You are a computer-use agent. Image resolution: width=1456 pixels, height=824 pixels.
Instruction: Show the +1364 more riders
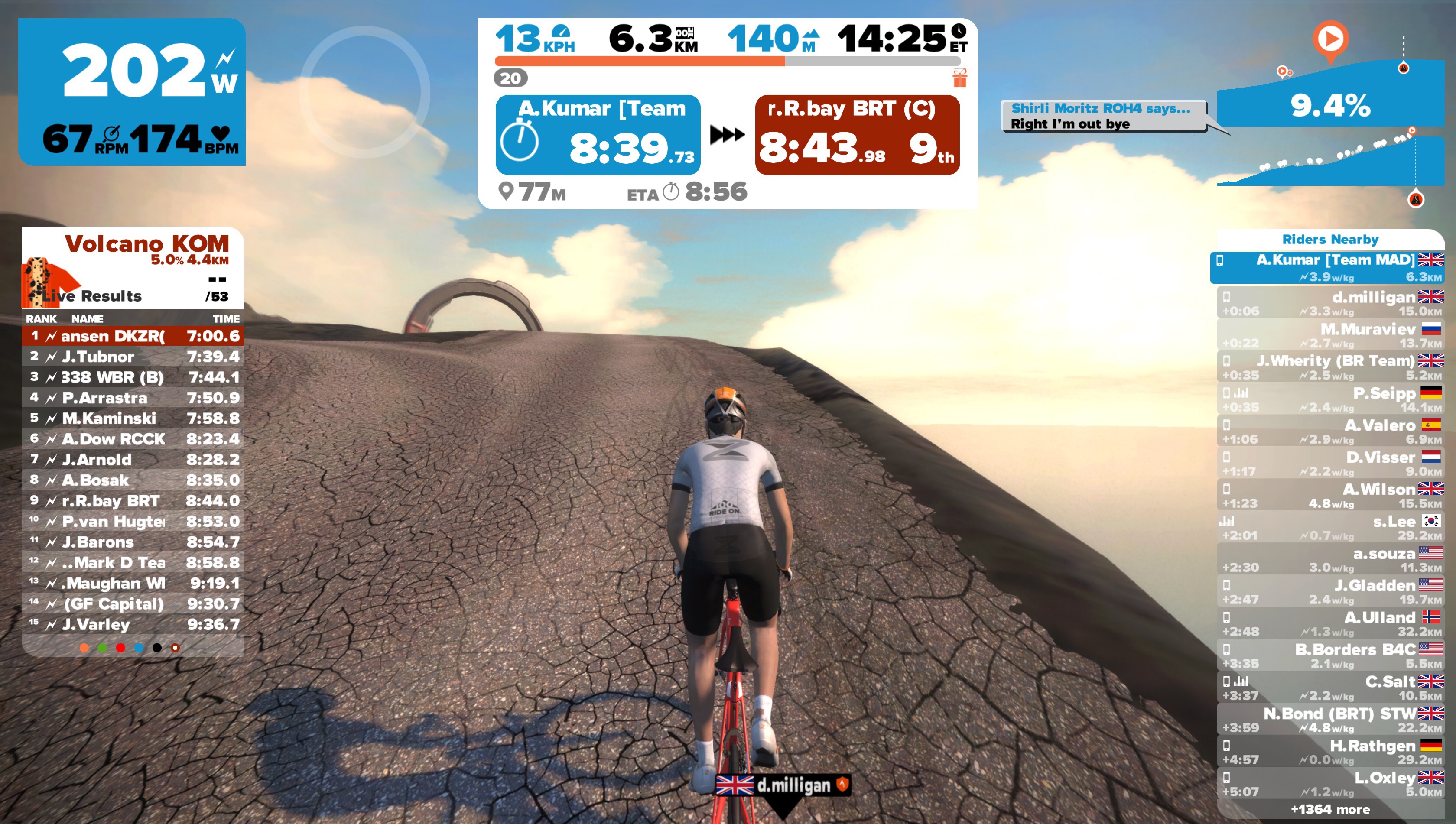[x=1330, y=810]
